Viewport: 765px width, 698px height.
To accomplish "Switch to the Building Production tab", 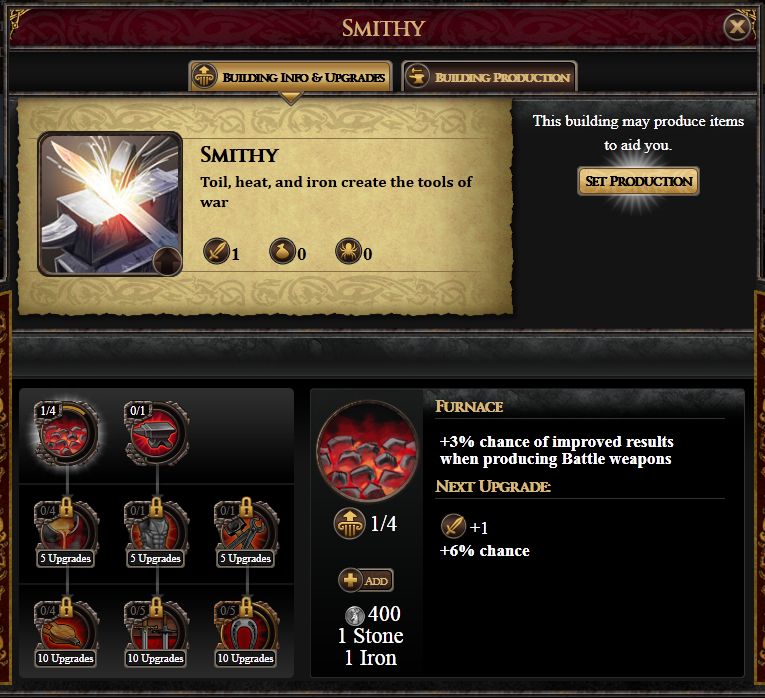I will 490,77.
